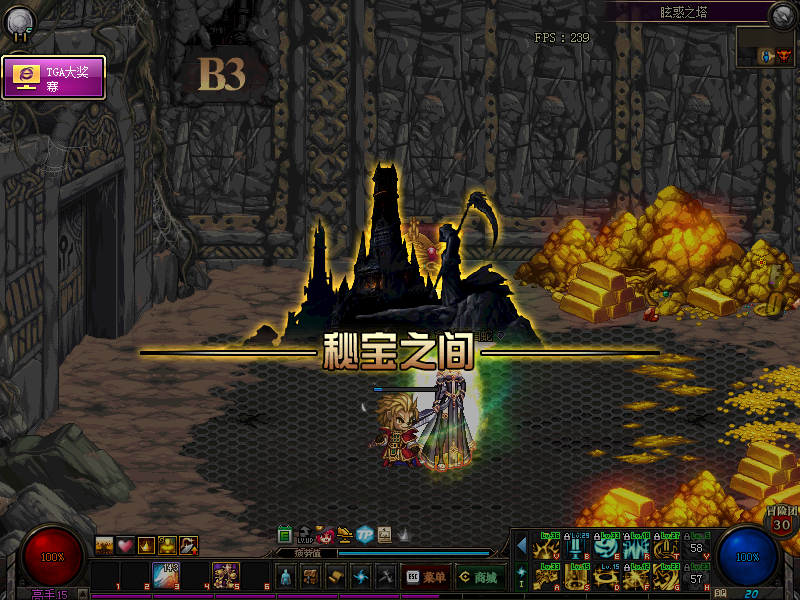Use the item in quick slot 5
Viewport: 800px width, 600px height.
tap(225, 575)
